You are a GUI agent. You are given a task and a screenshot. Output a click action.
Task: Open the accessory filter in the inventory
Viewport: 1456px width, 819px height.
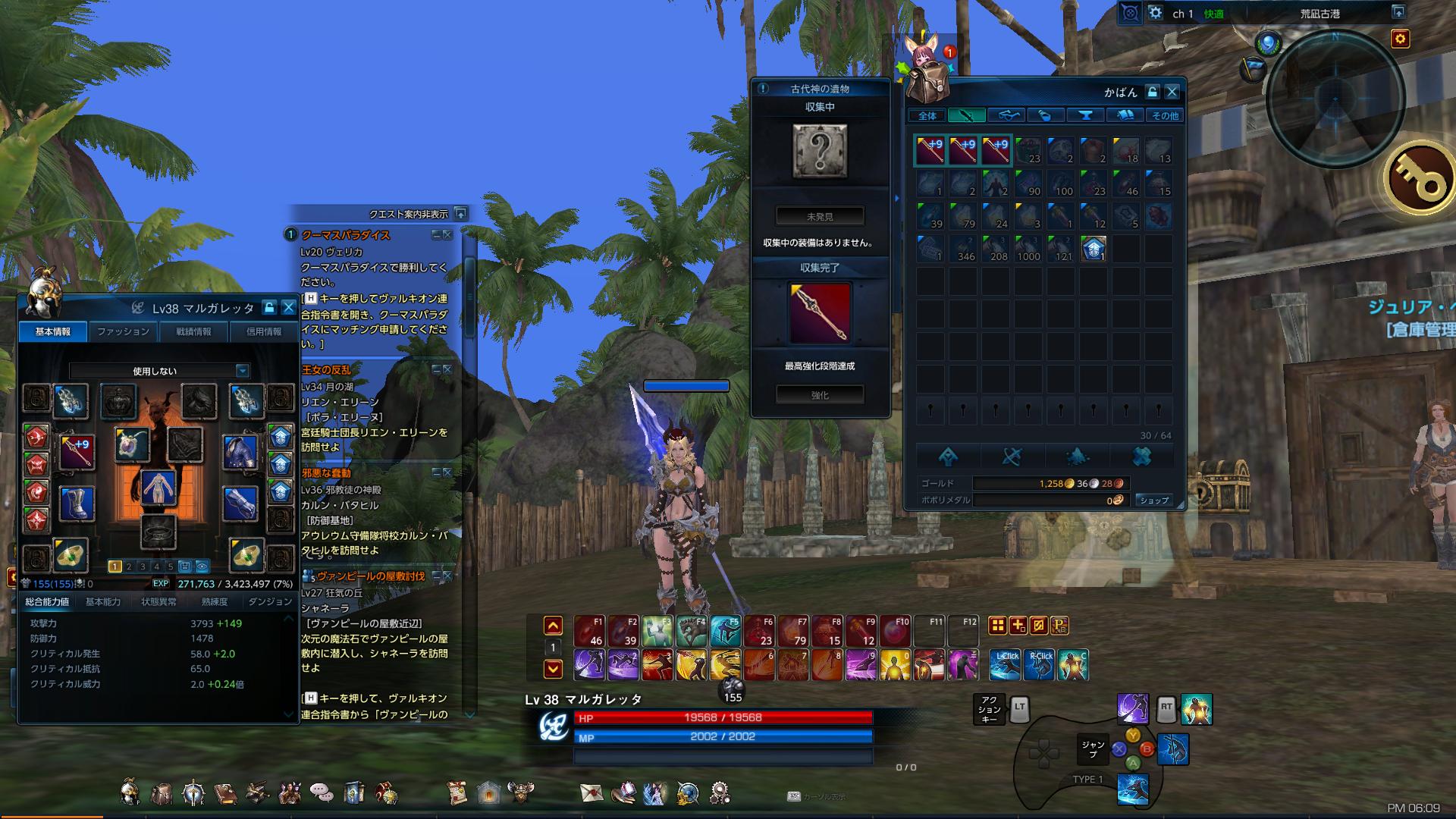[1006, 115]
